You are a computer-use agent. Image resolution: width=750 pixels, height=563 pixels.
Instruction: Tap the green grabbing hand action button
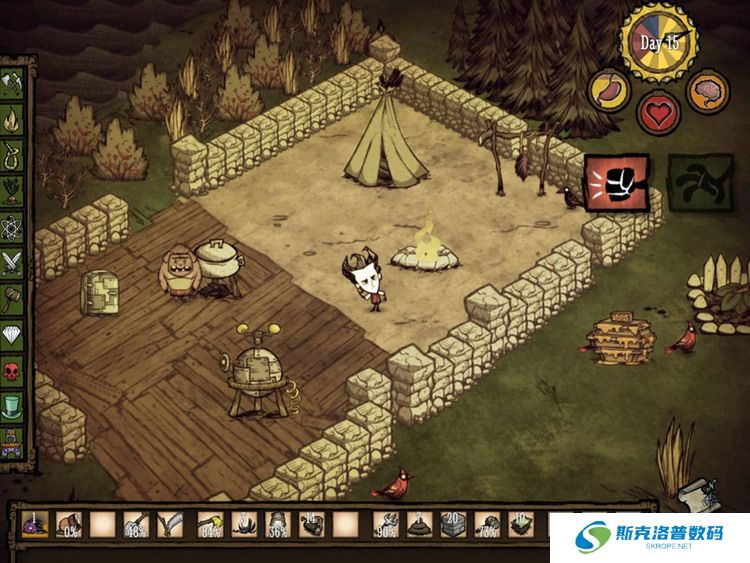[698, 182]
